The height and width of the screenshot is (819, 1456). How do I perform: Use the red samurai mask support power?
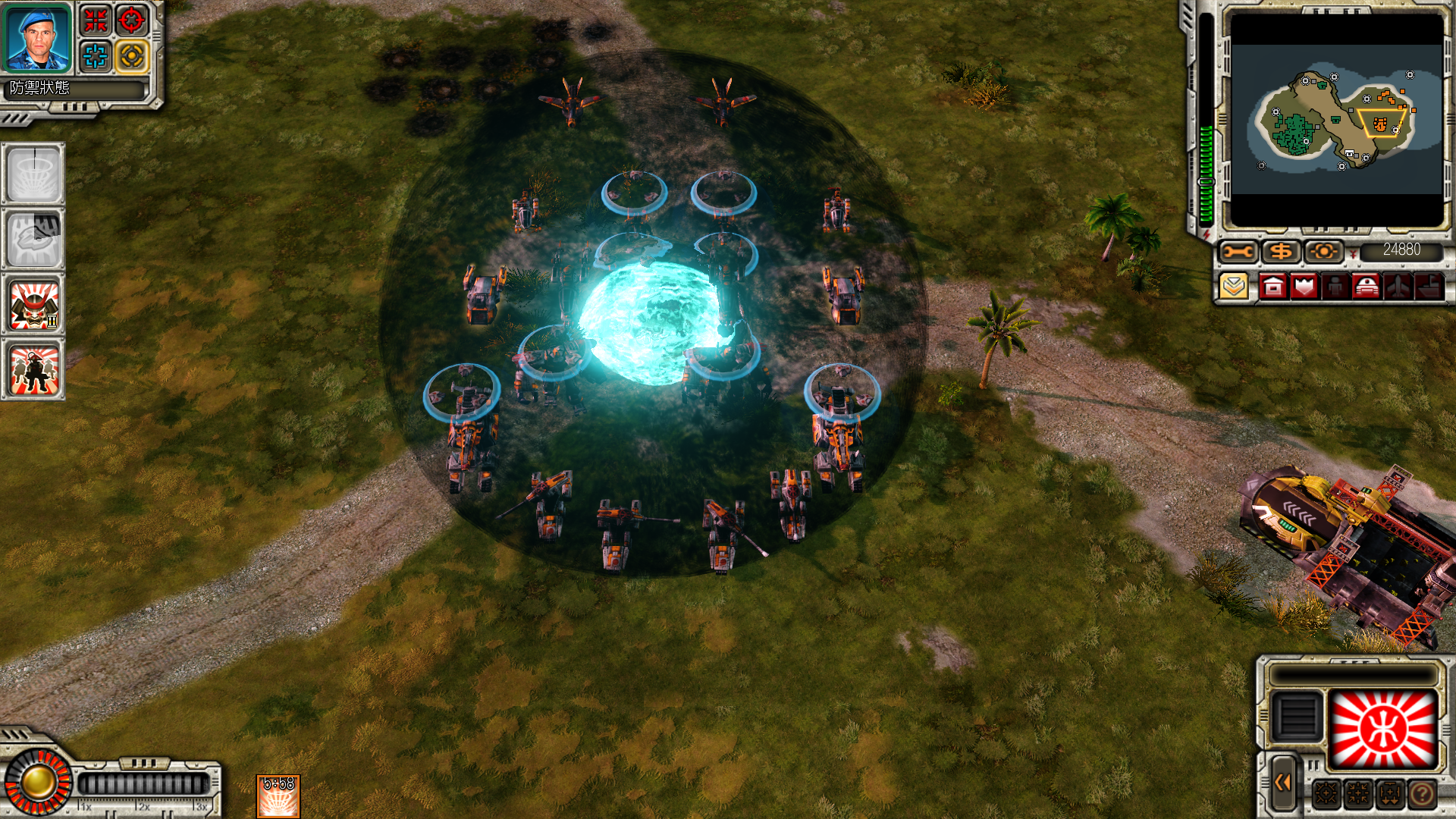33,306
